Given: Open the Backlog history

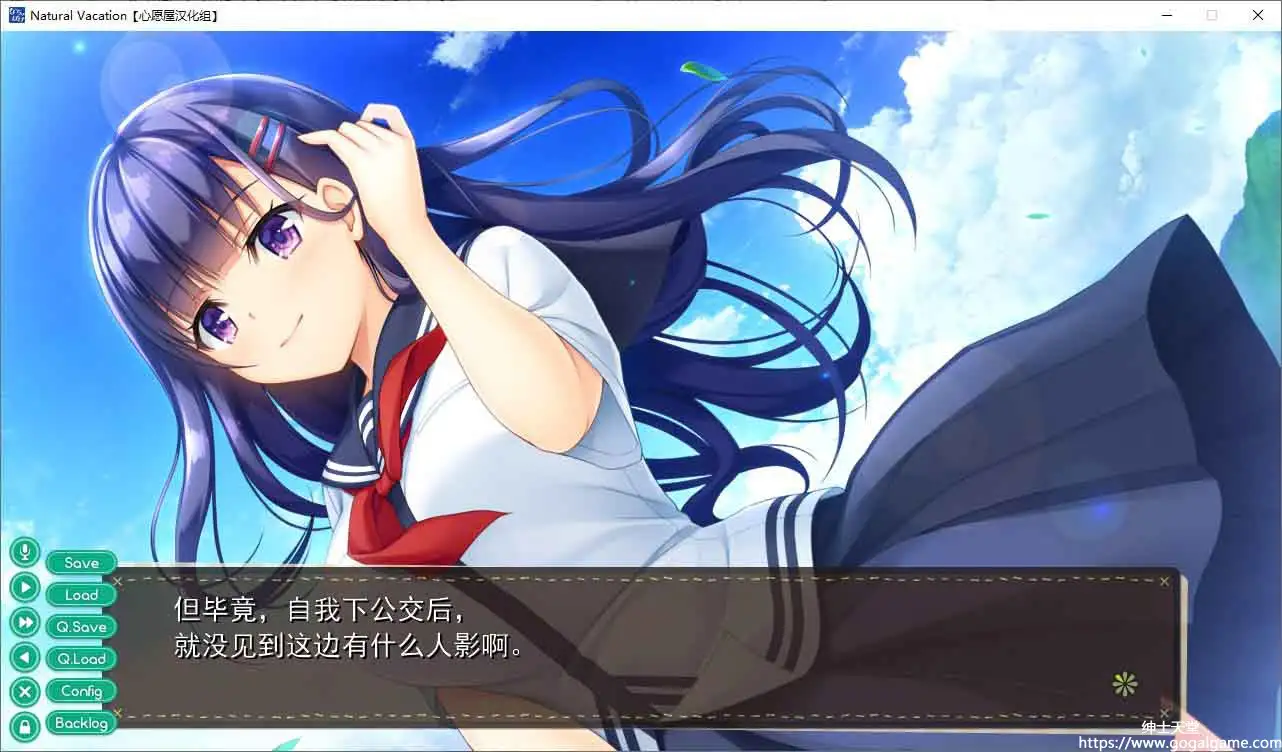Looking at the screenshot, I should pos(80,723).
